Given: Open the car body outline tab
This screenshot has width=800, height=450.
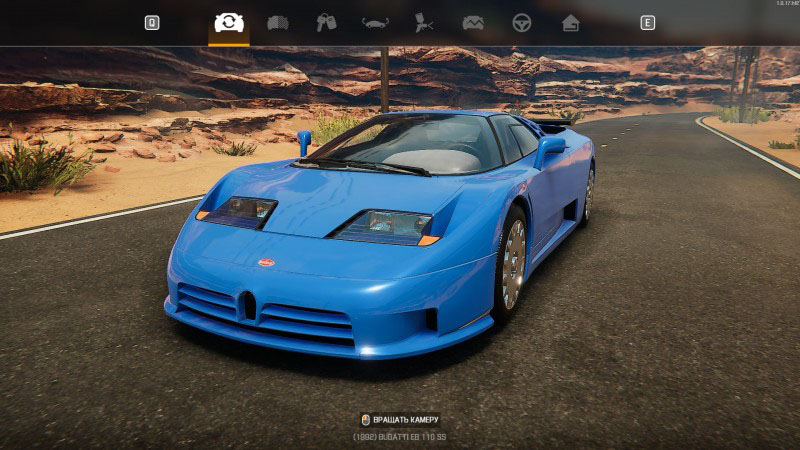Looking at the screenshot, I should (375, 22).
